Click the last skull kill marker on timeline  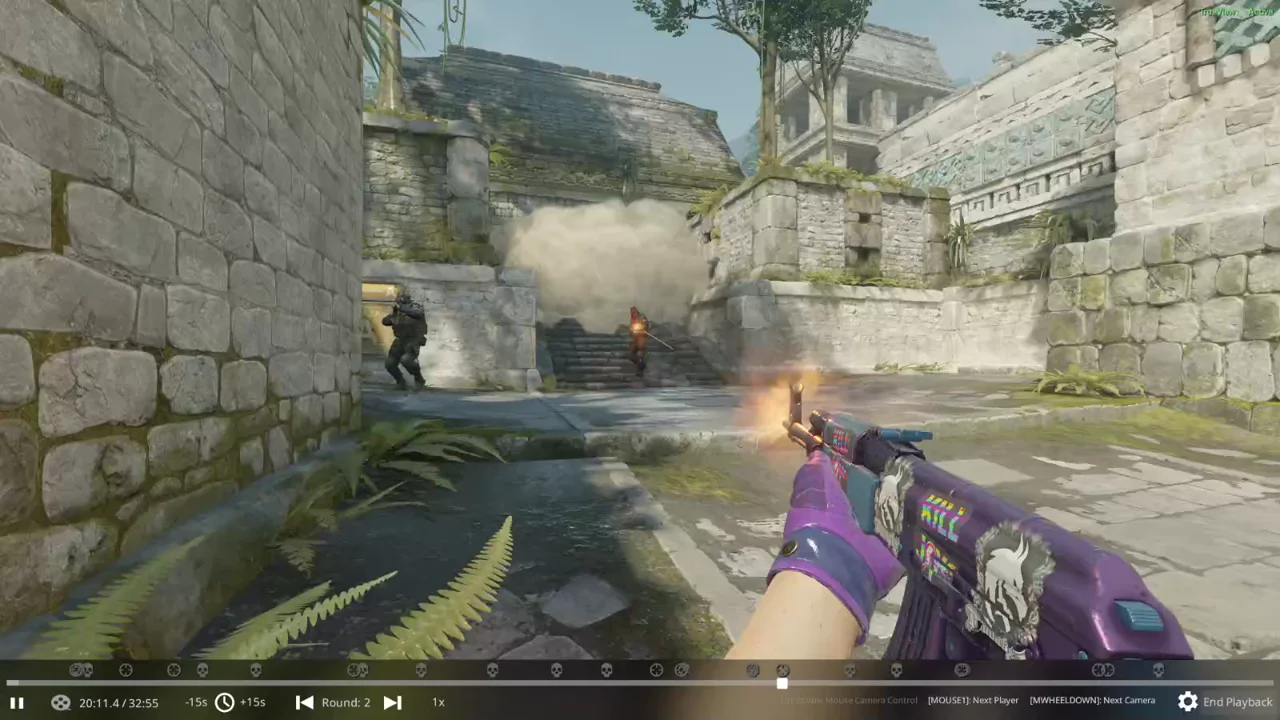point(1158,670)
